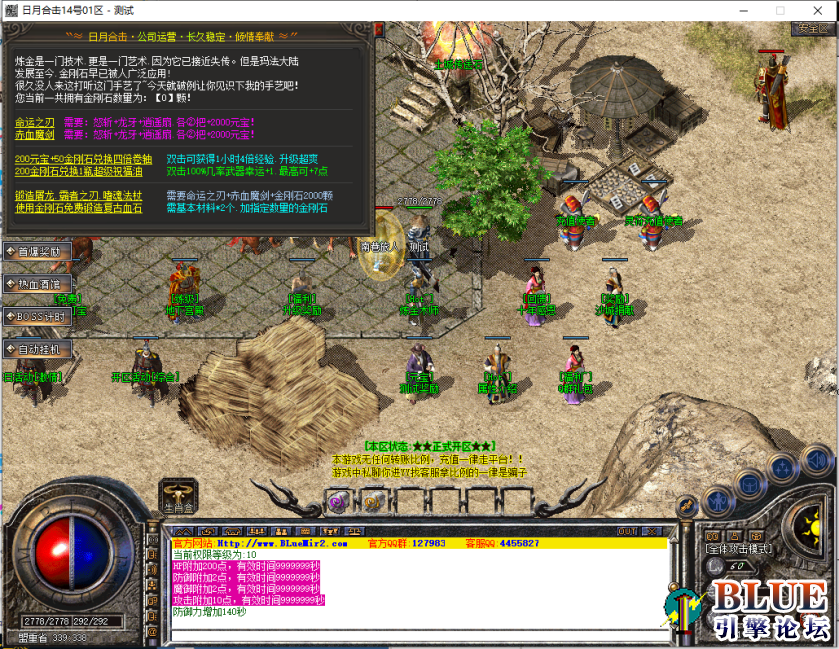Viewport: 839px width, 649px height.
Task: Toggle 自动挂机 auto-battle
Action: [x=38, y=349]
